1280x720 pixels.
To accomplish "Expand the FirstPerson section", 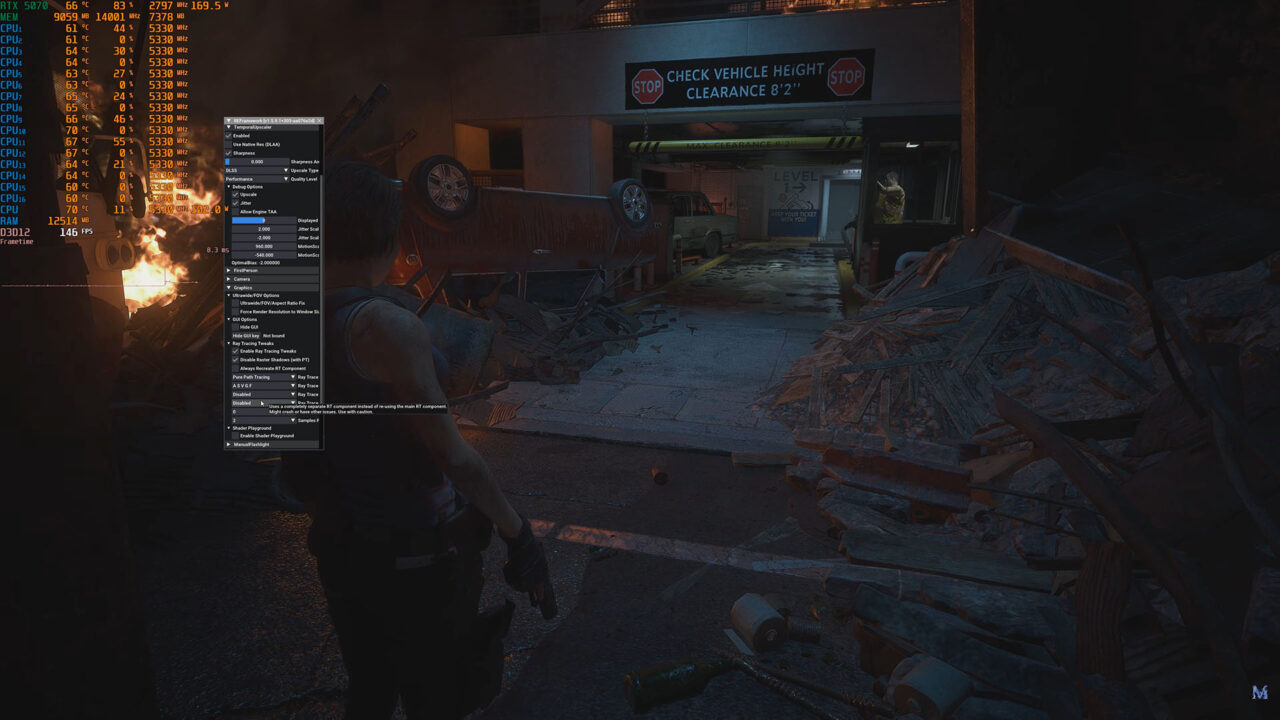I will [229, 270].
